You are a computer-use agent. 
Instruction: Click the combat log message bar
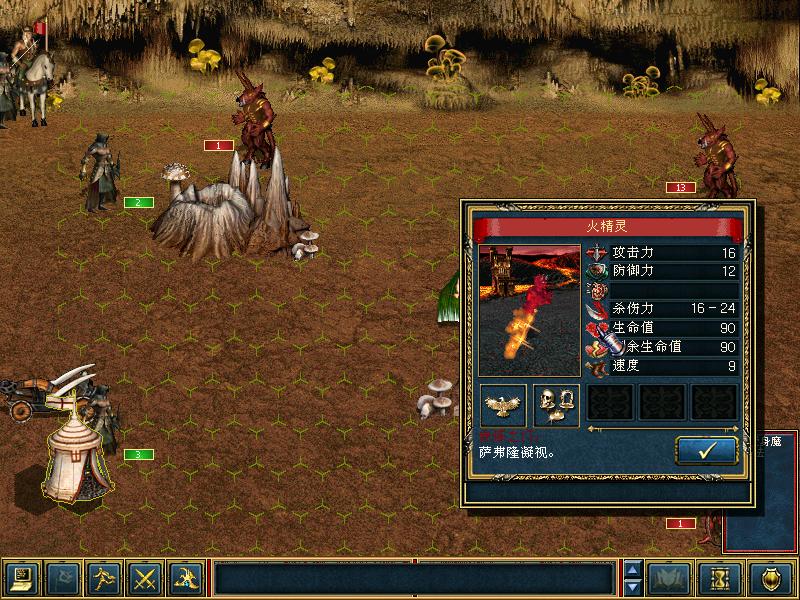click(414, 578)
